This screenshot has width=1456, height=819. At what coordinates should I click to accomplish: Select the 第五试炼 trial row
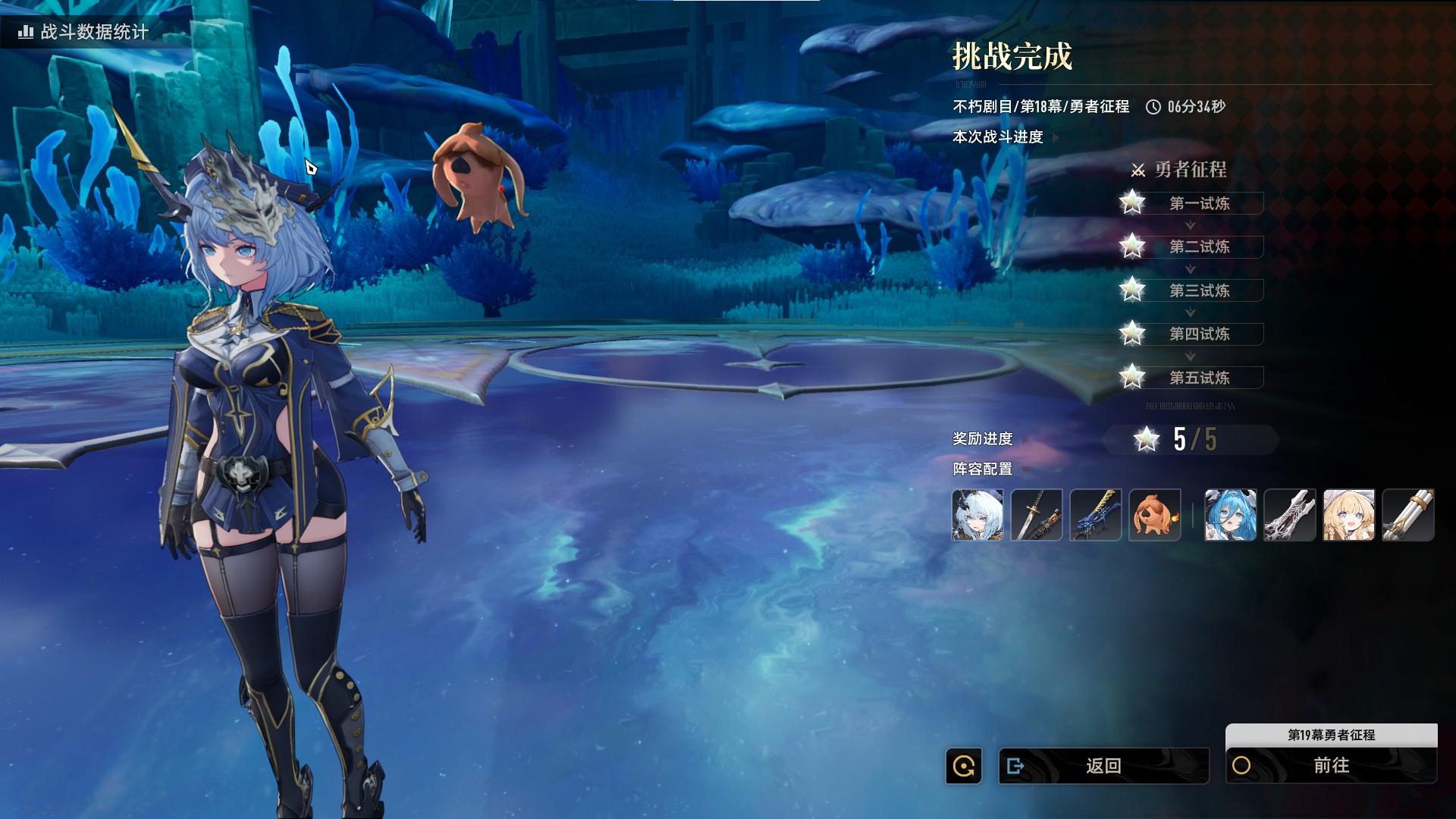[1198, 378]
